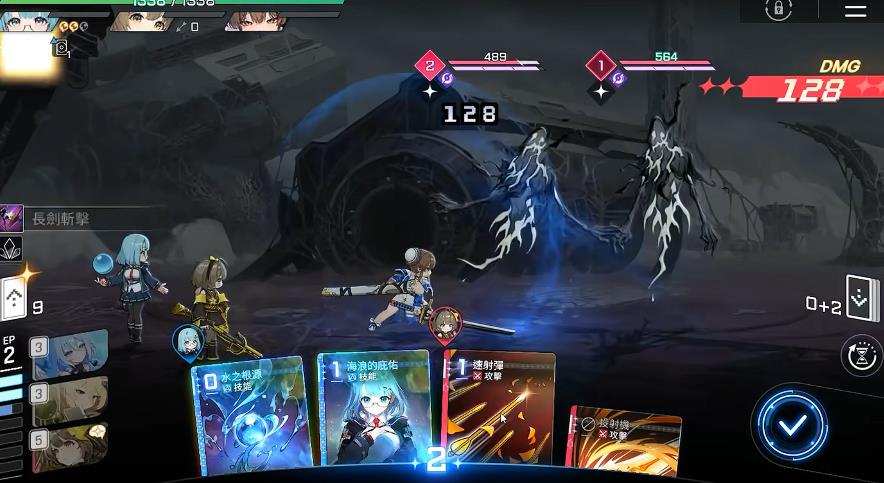884x483 pixels.
Task: Play the 海浪的庇佑 skill card
Action: 372,410
